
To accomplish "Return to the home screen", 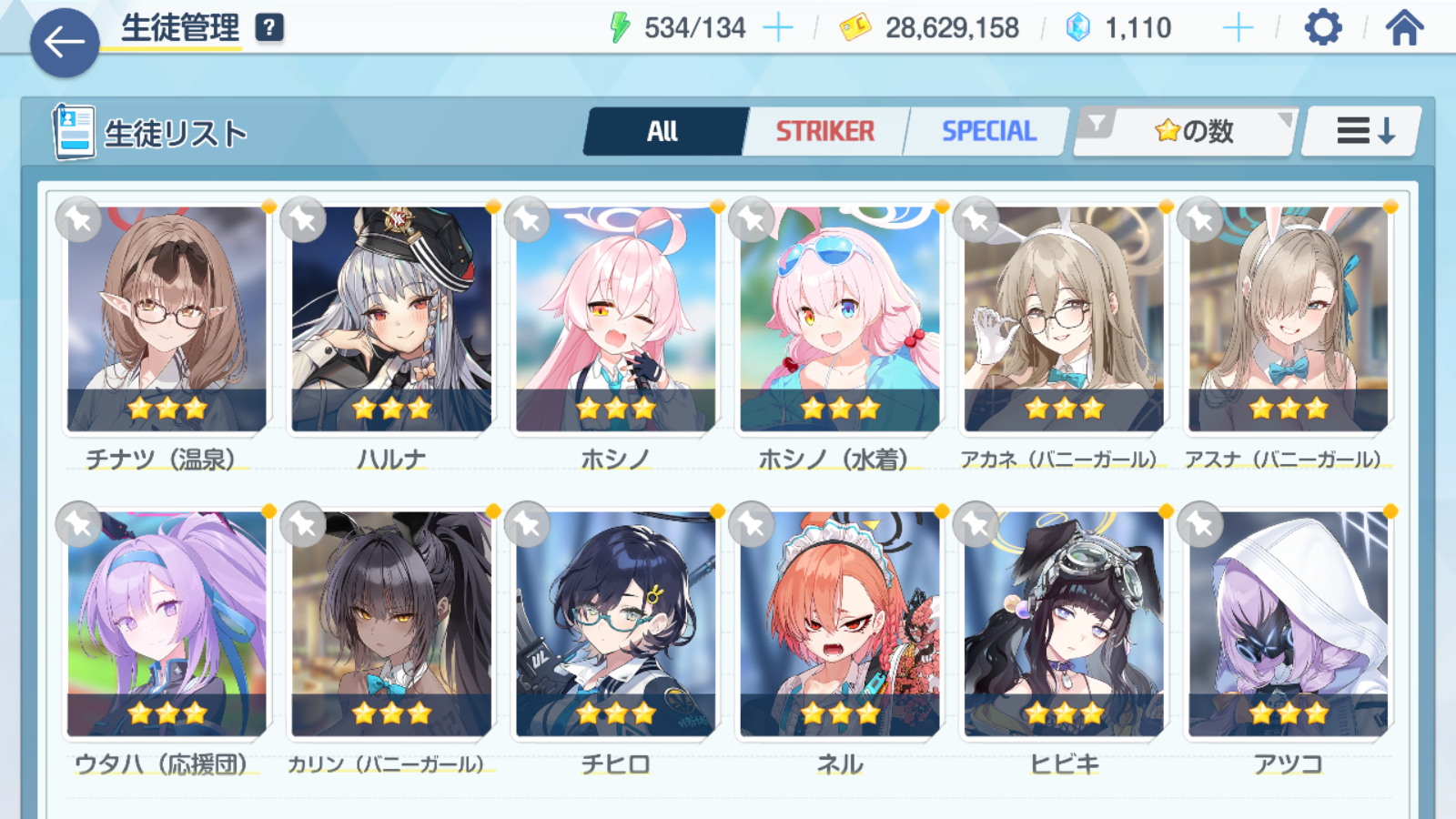I will [x=1404, y=28].
